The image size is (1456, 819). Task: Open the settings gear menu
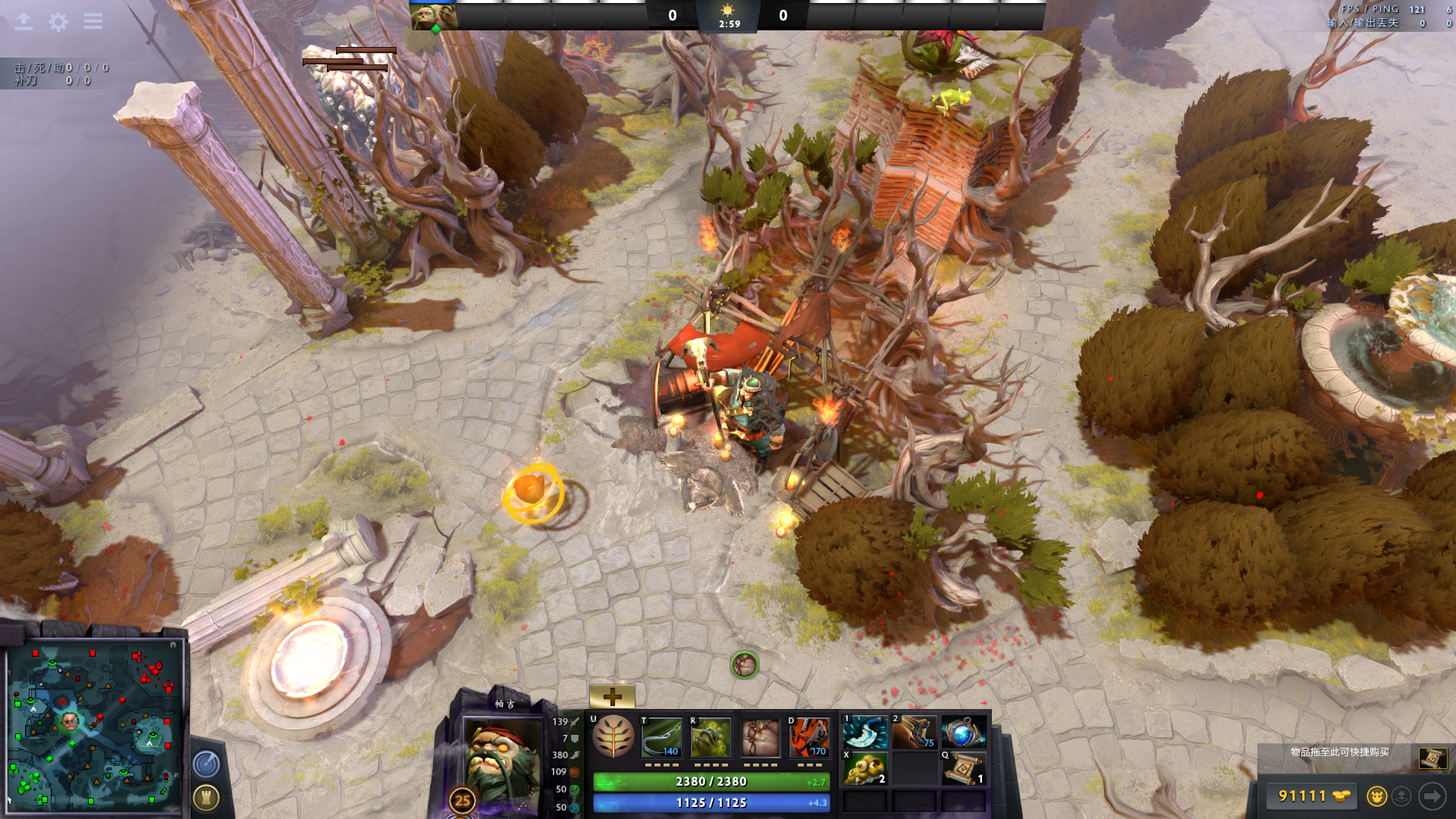click(58, 22)
